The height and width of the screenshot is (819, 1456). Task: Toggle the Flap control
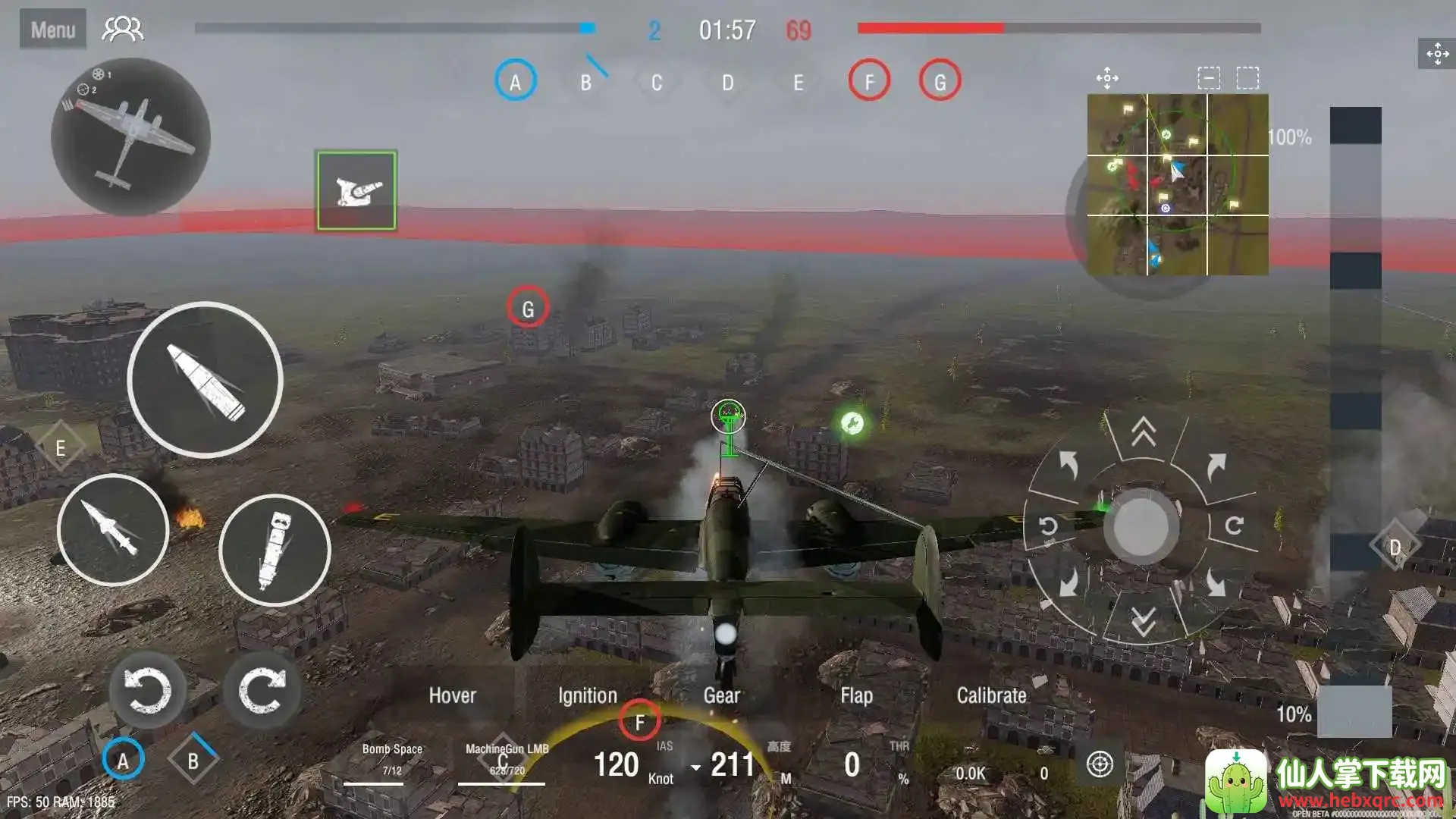(x=856, y=695)
